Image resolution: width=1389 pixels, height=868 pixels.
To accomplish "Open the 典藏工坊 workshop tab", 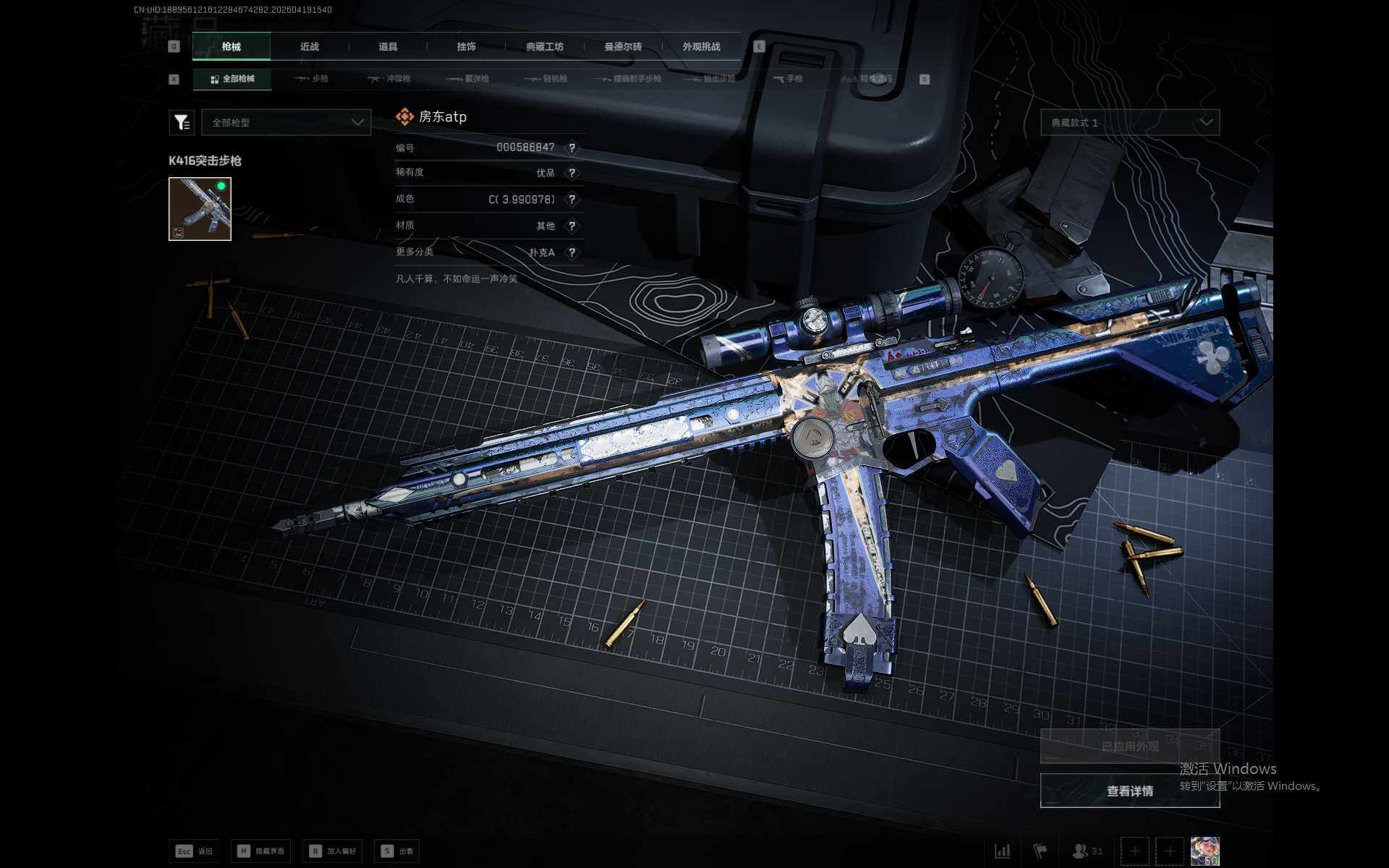I will 545,46.
